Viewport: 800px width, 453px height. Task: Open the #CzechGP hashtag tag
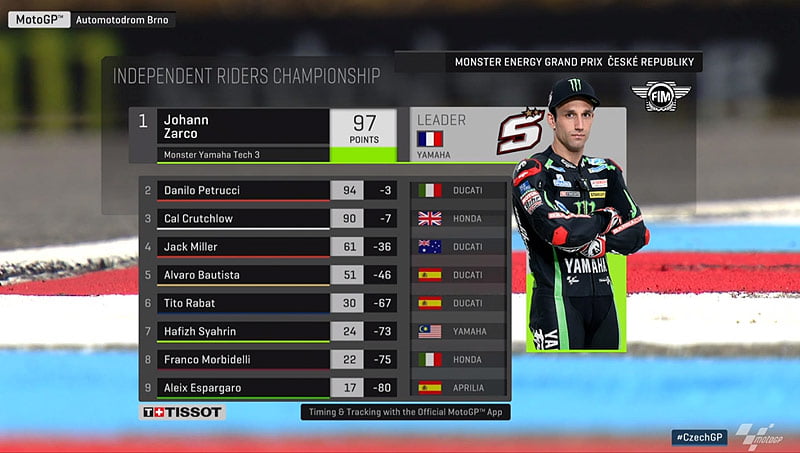tap(698, 438)
